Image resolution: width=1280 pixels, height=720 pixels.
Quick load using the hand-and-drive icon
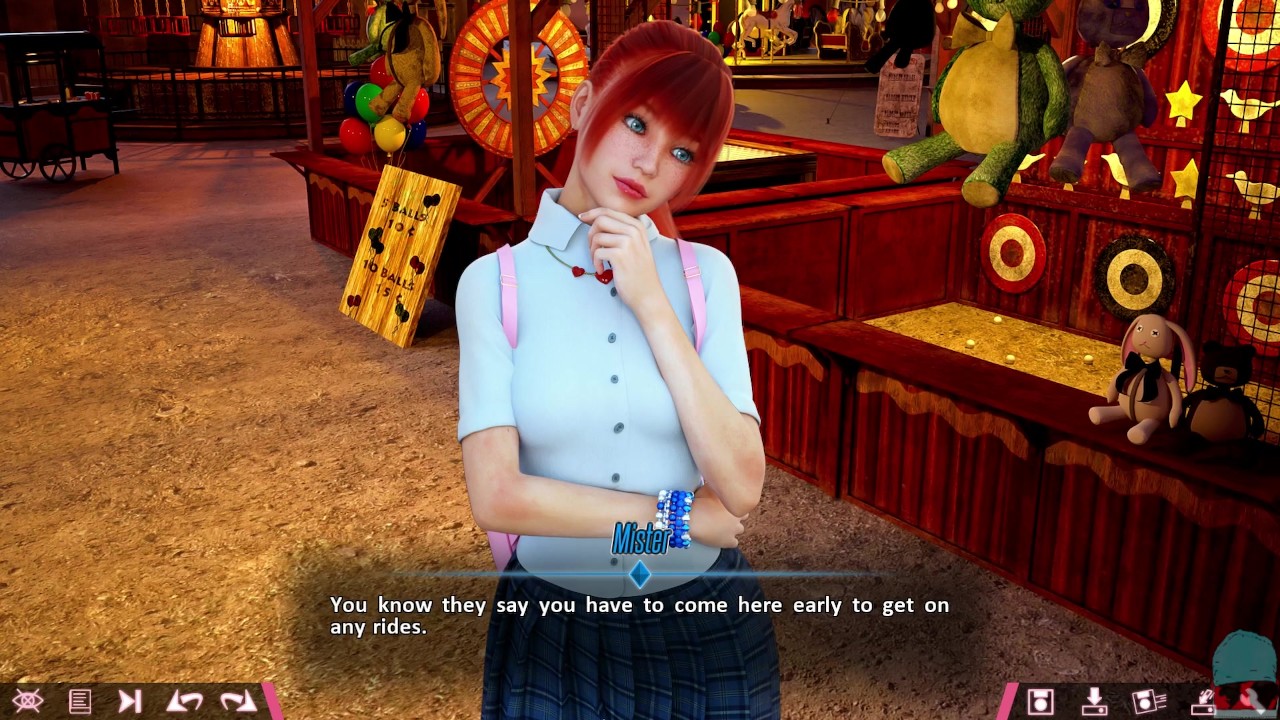(1203, 701)
